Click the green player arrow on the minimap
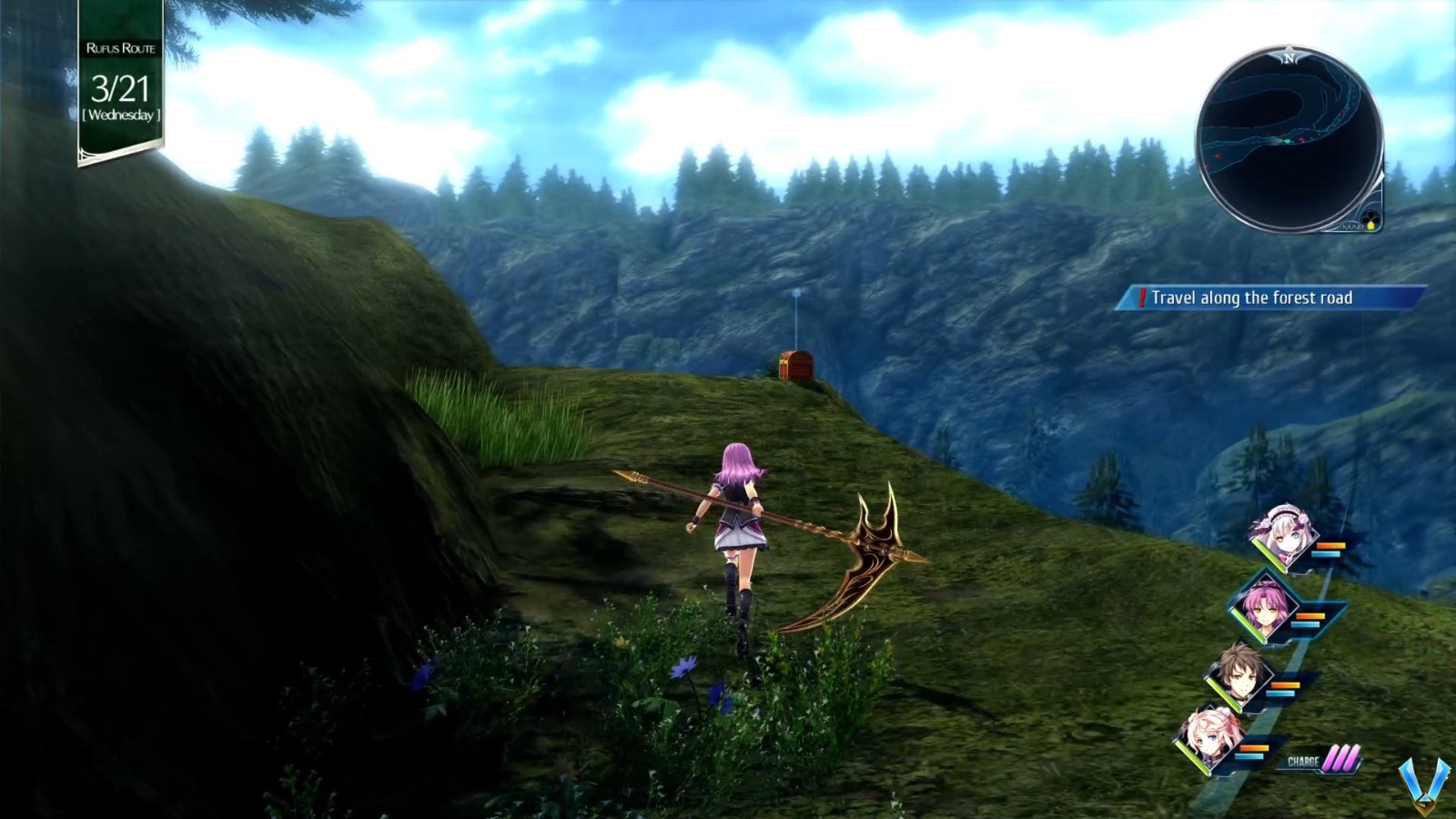1456x819 pixels. (1288, 140)
